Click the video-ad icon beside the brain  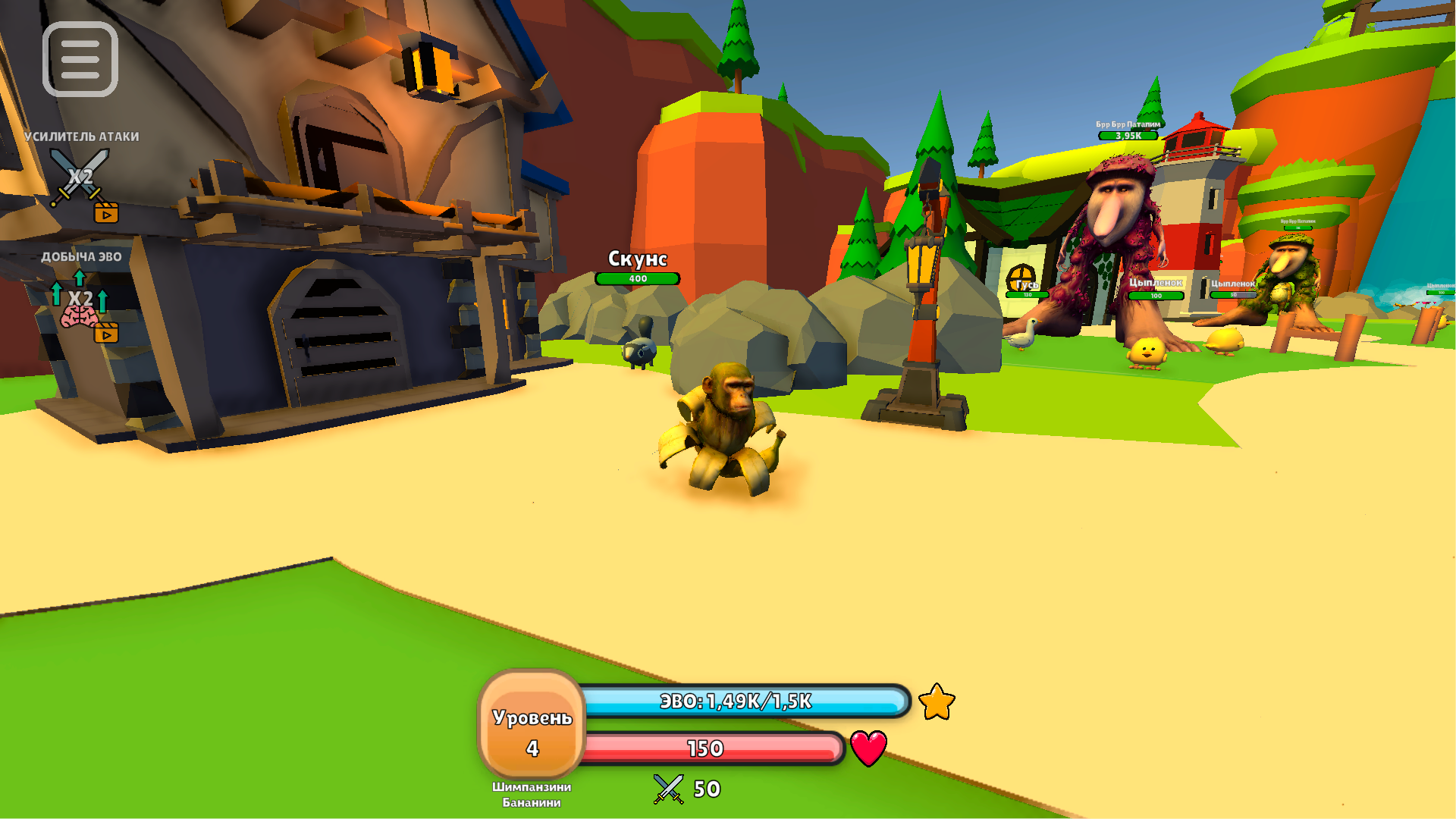[106, 333]
